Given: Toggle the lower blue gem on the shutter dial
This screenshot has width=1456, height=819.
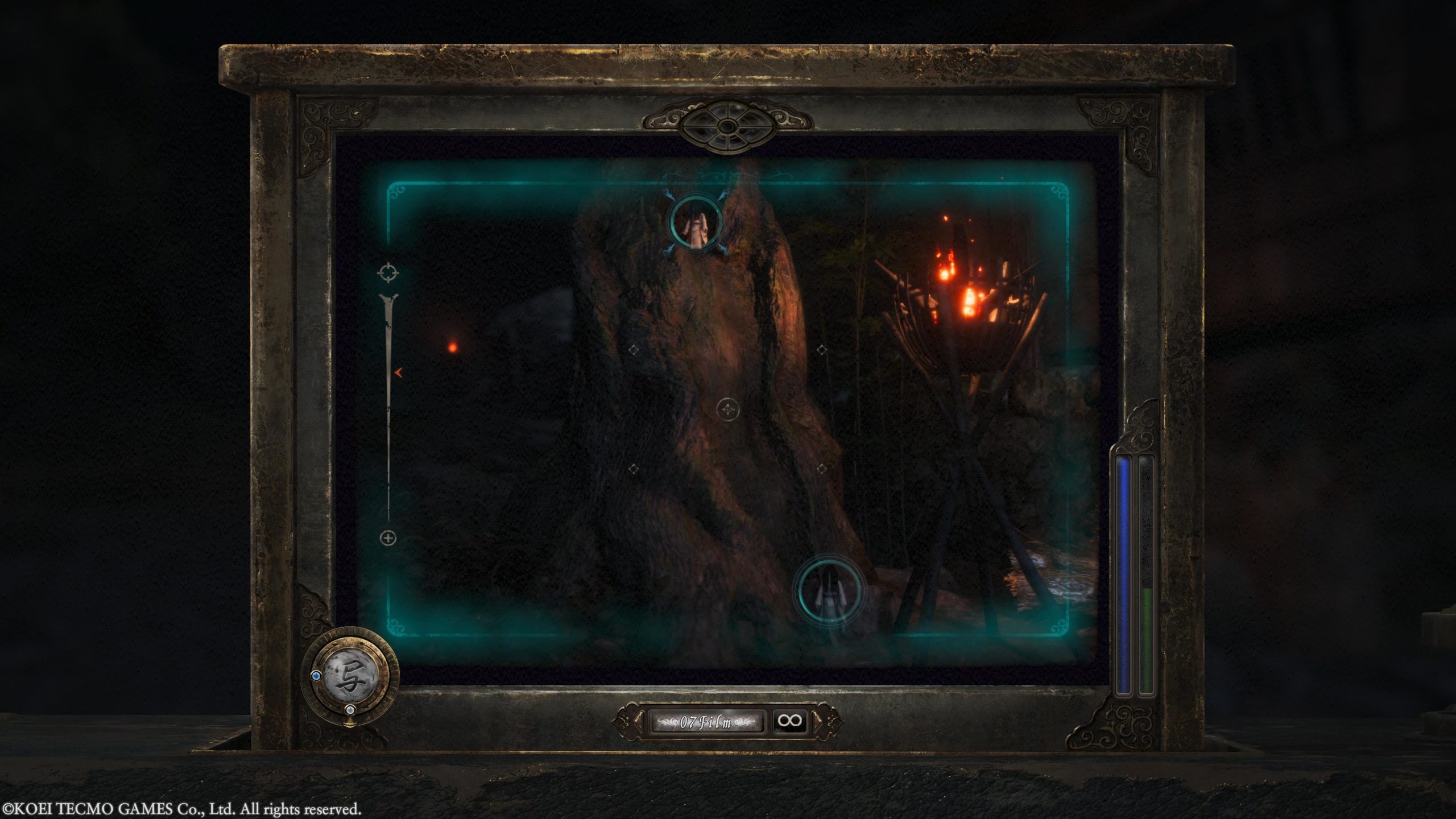Looking at the screenshot, I should 351,710.
